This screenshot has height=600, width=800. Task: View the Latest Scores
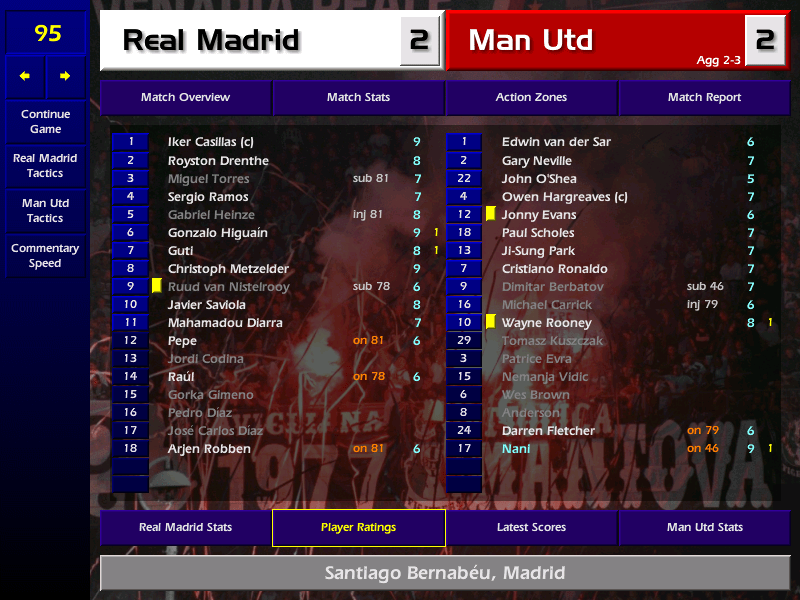point(531,528)
